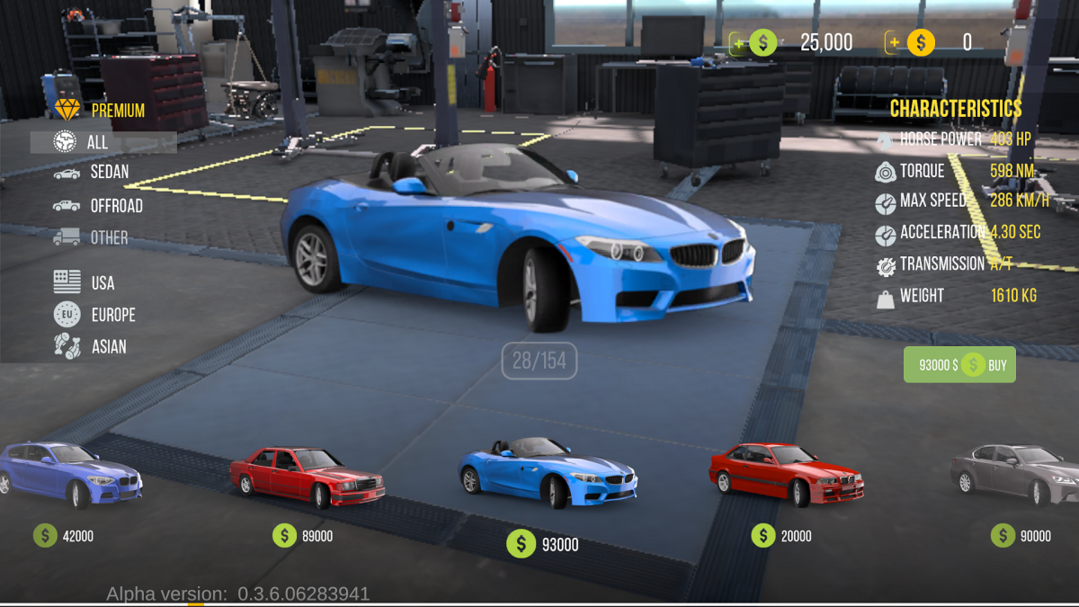This screenshot has width=1079, height=607.
Task: Add gold coins with the plus icon
Action: click(x=894, y=43)
